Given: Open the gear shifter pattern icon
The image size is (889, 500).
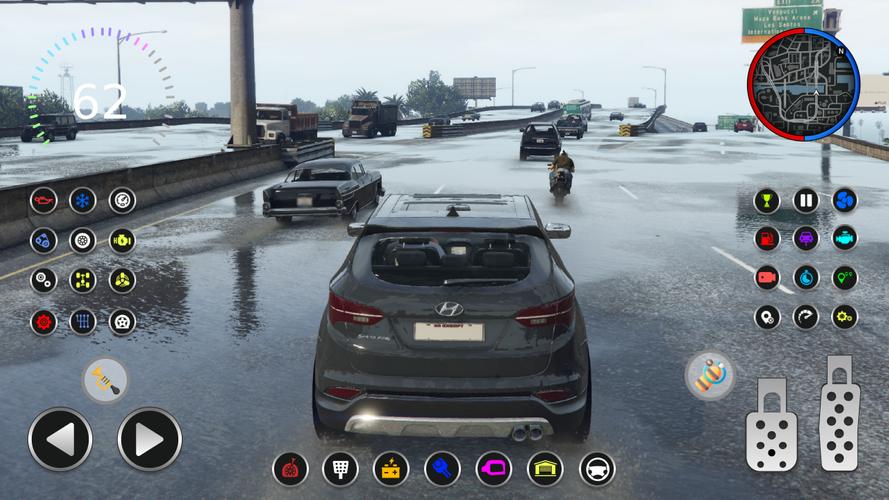Looking at the screenshot, I should click(x=82, y=321).
